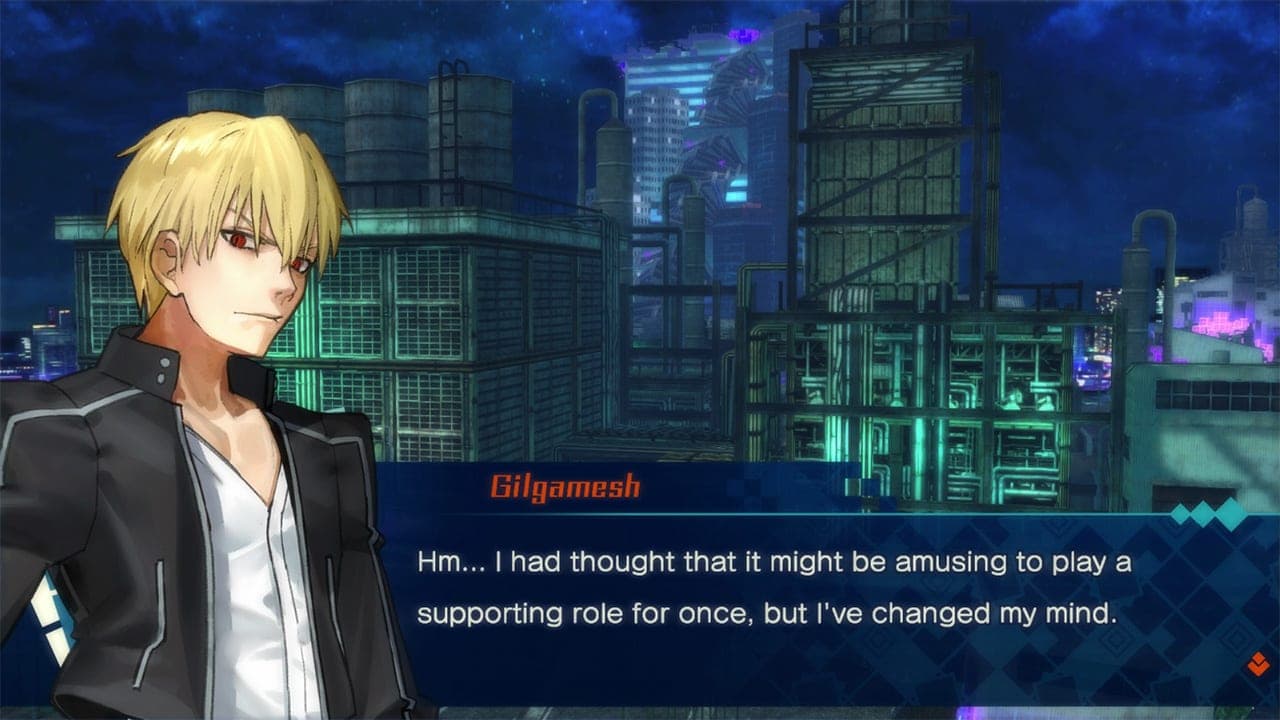Click the smallest teal diamond icon
This screenshot has width=1280, height=720.
pyautogui.click(x=1179, y=514)
